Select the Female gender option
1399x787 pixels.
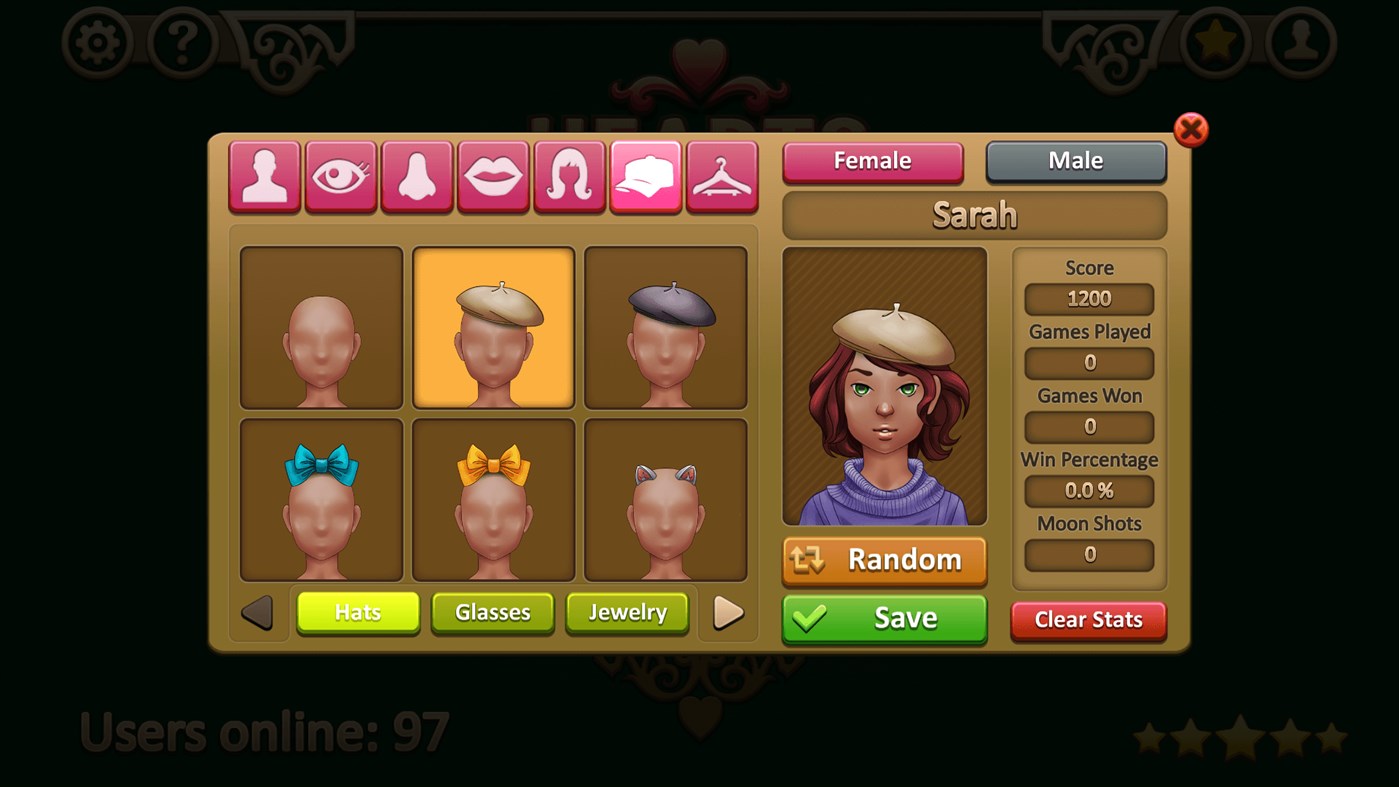point(872,160)
